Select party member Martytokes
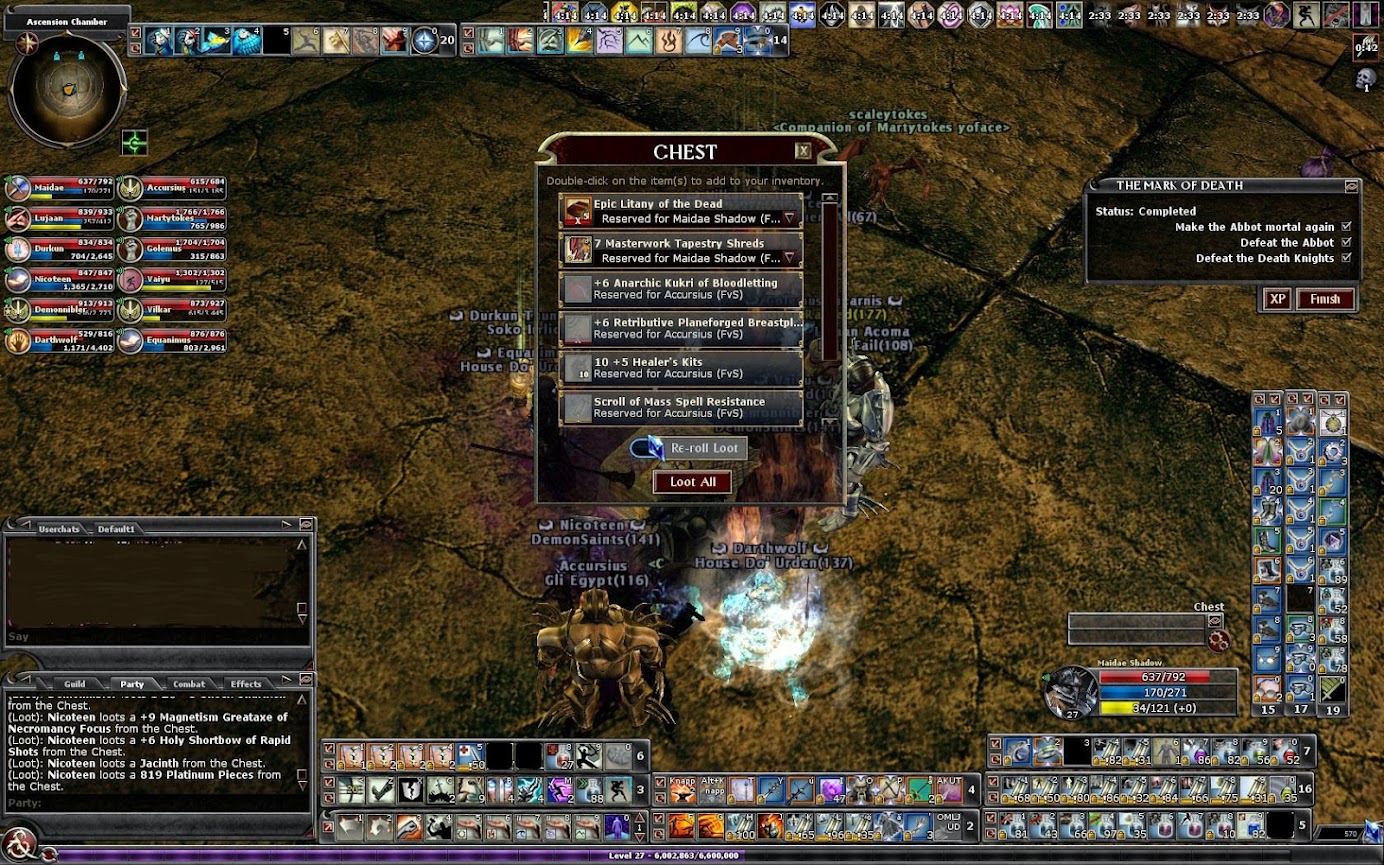This screenshot has width=1384, height=865. point(171,220)
